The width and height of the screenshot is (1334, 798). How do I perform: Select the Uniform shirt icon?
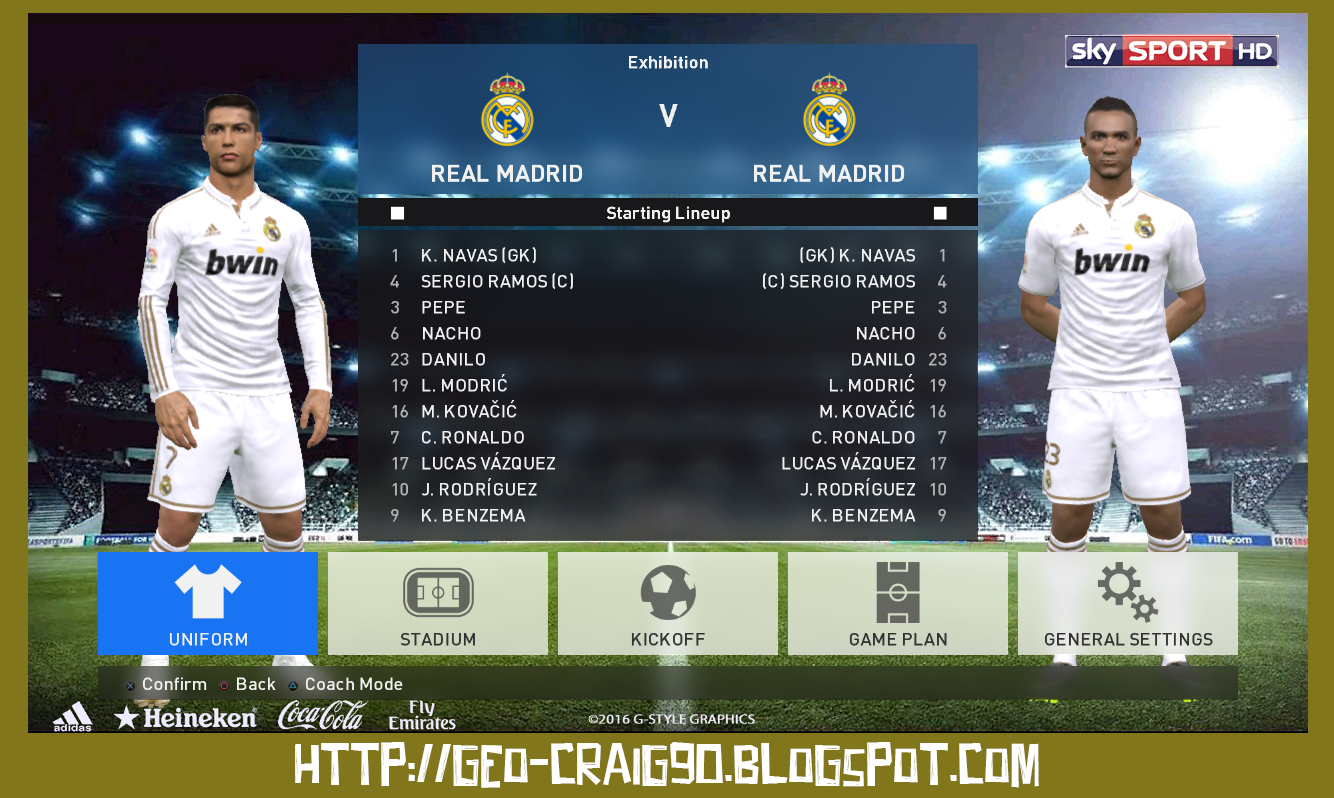tap(207, 590)
